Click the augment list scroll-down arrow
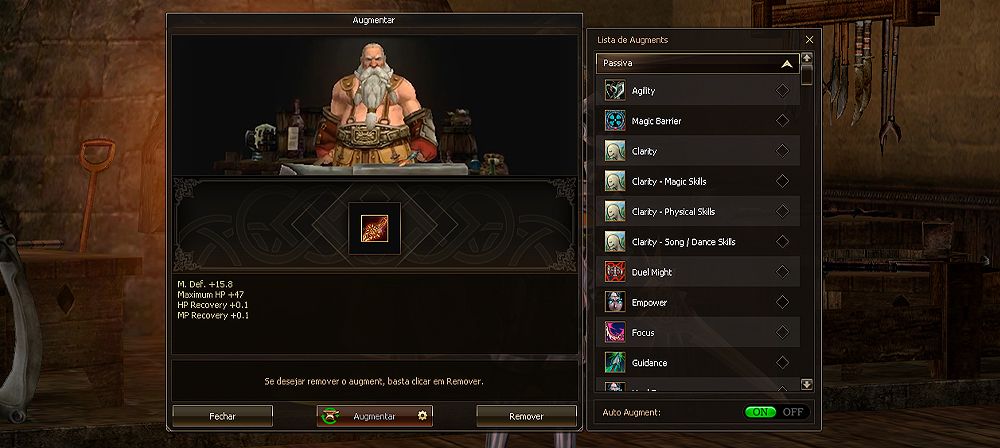The width and height of the screenshot is (1000, 448). click(807, 384)
